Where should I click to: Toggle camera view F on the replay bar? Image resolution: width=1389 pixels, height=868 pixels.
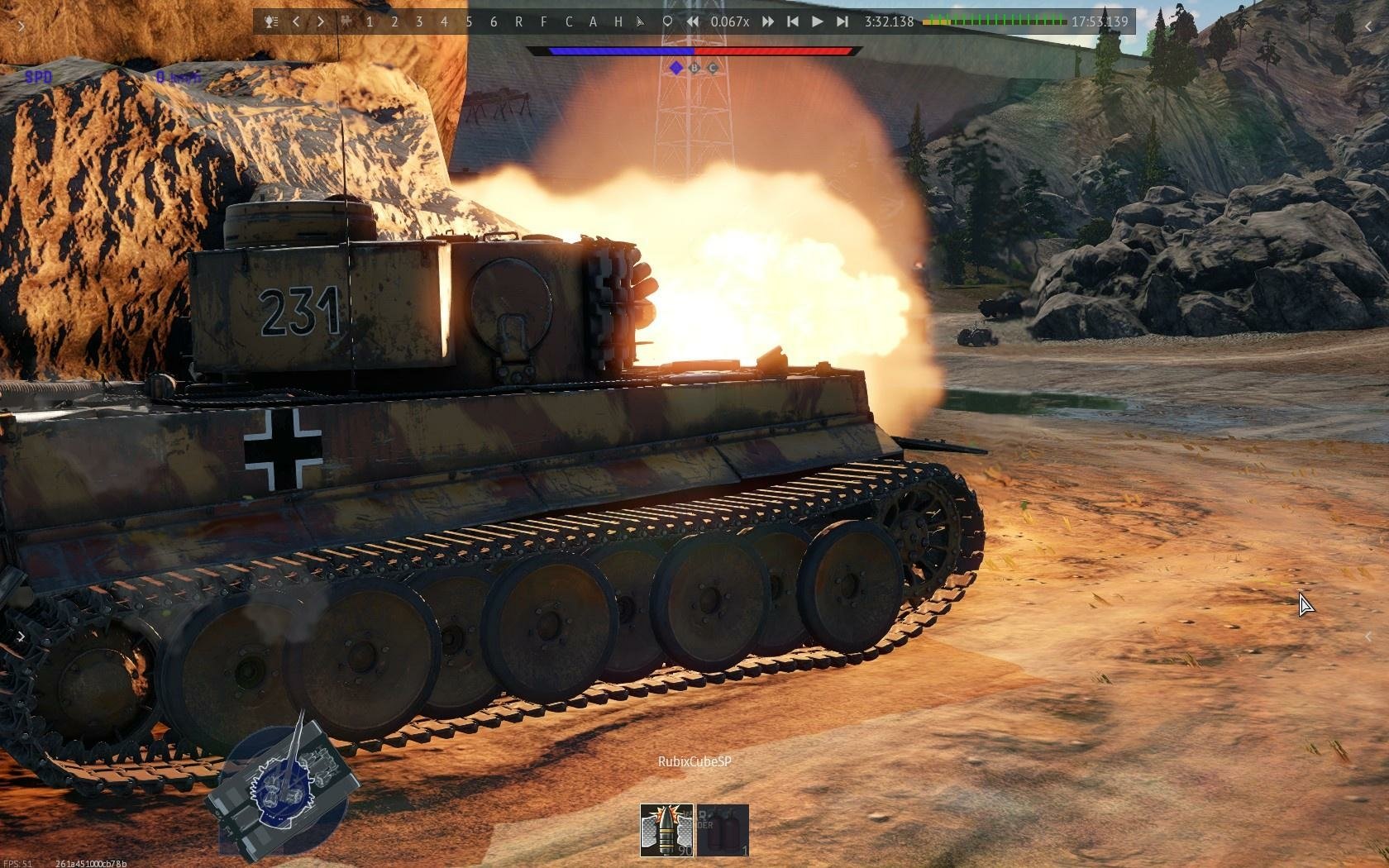(544, 22)
